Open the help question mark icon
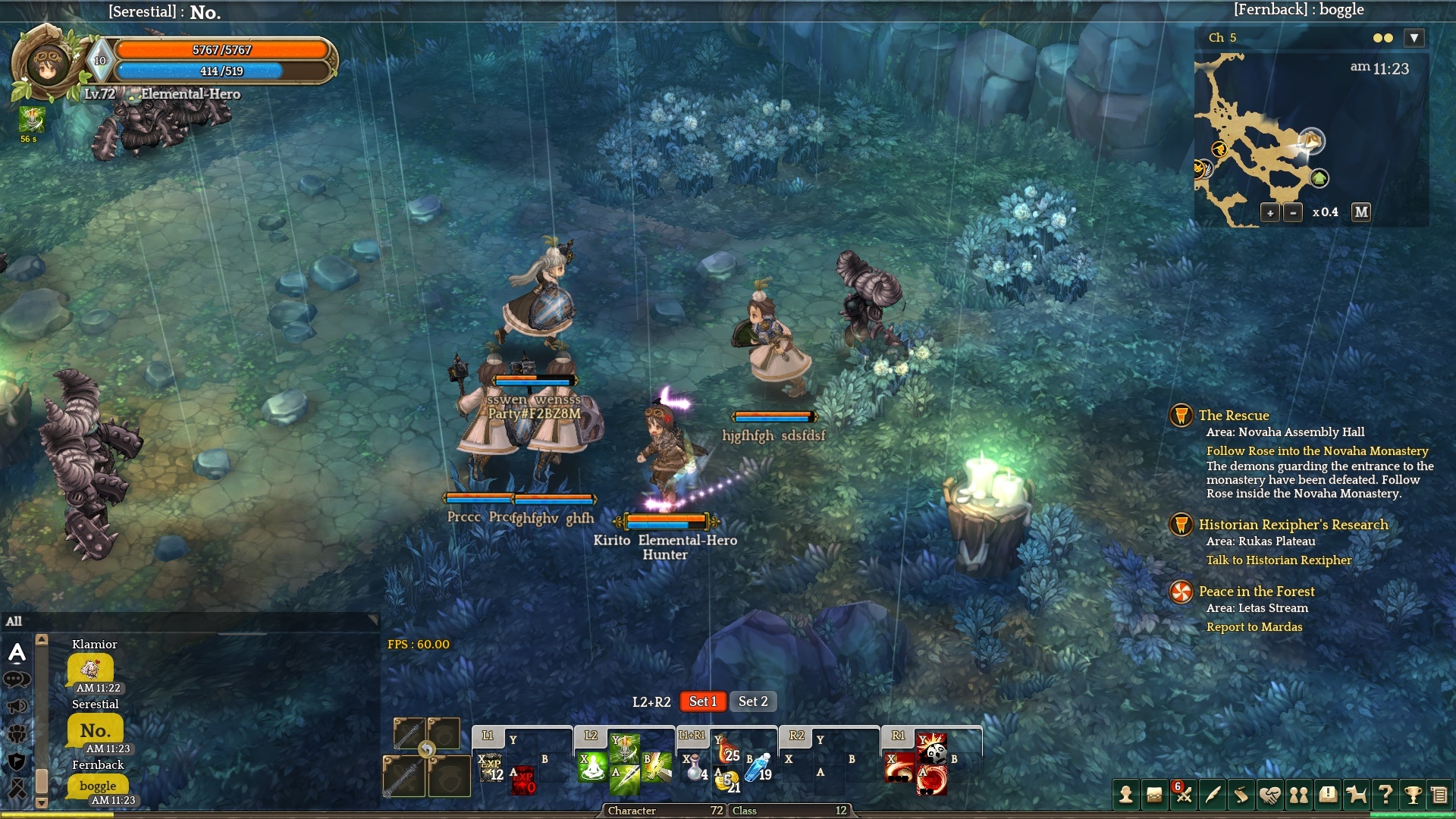The image size is (1456, 819). click(x=1385, y=795)
